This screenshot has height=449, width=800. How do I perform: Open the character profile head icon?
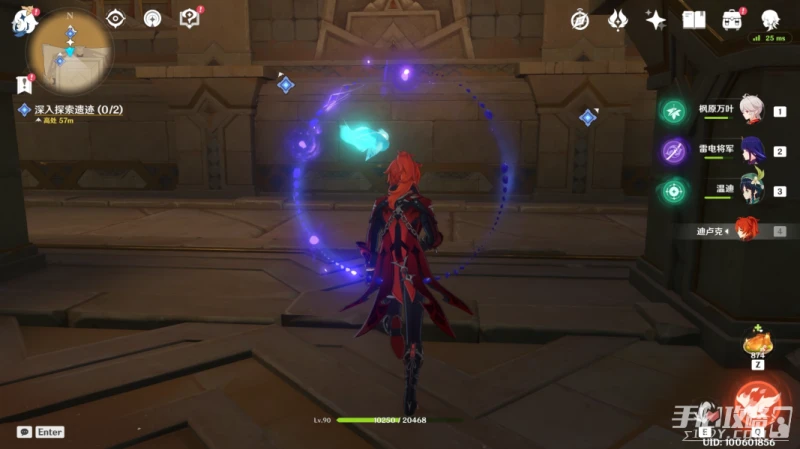pyautogui.click(x=770, y=20)
